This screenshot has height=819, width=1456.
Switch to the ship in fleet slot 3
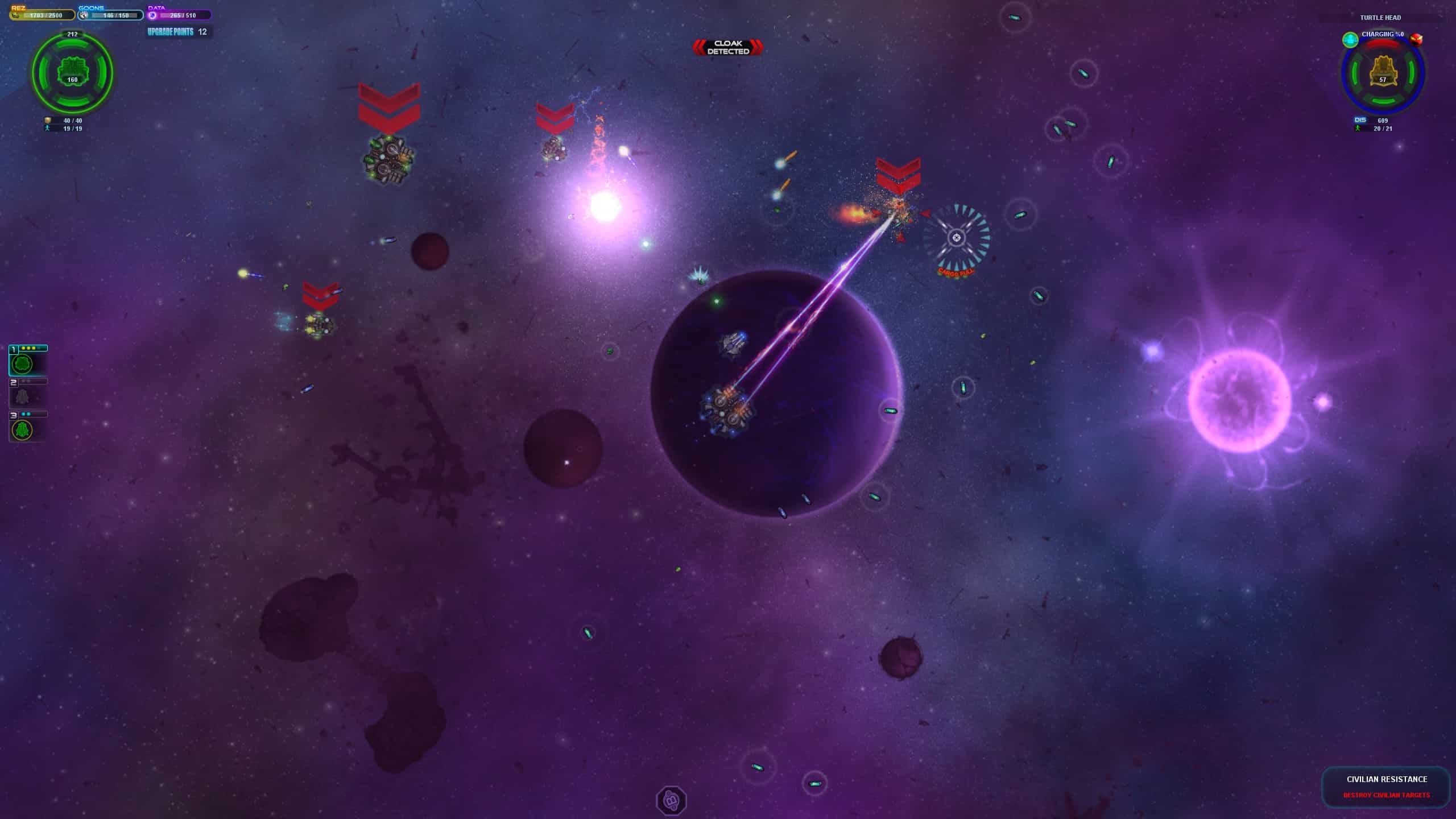point(23,429)
